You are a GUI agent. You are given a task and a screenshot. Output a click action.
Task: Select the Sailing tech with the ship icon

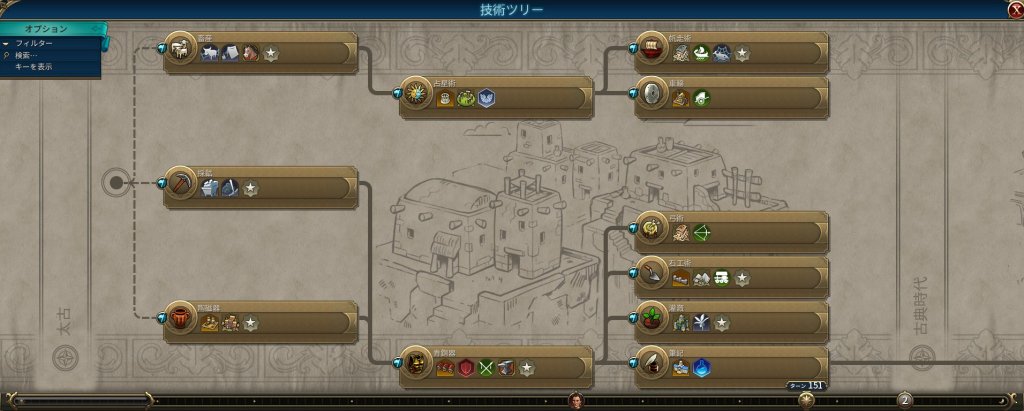(x=733, y=52)
